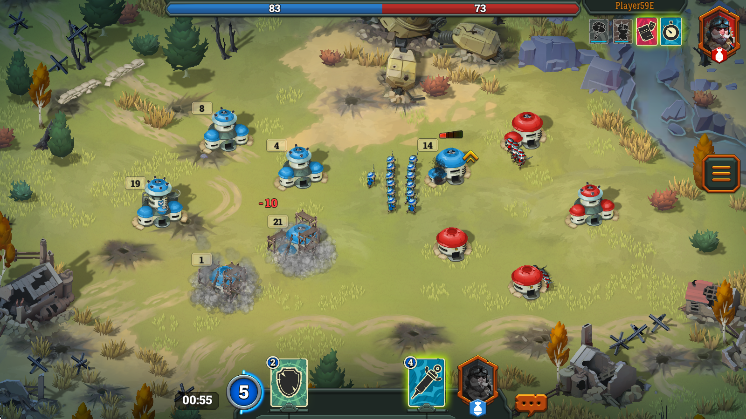Play the shield card costing 2
This screenshot has width=746, height=419.
pyautogui.click(x=288, y=383)
